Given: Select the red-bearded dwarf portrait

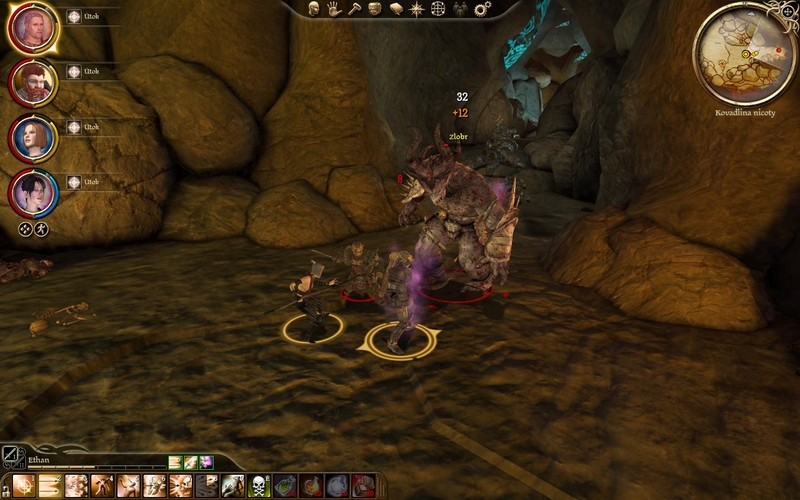Looking at the screenshot, I should (x=32, y=82).
